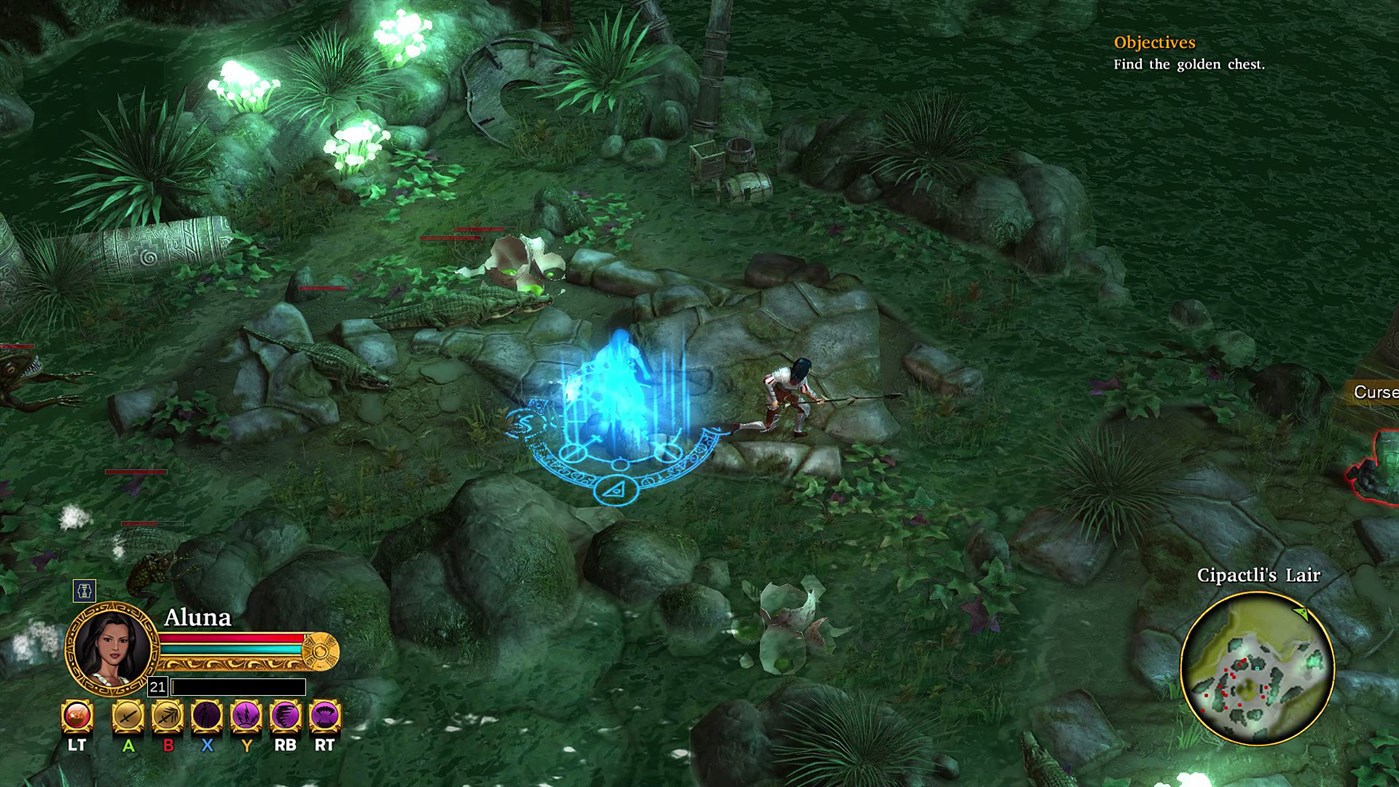Click the golden sun emblem beside the mana bar
Viewport: 1399px width, 787px height.
(x=322, y=650)
